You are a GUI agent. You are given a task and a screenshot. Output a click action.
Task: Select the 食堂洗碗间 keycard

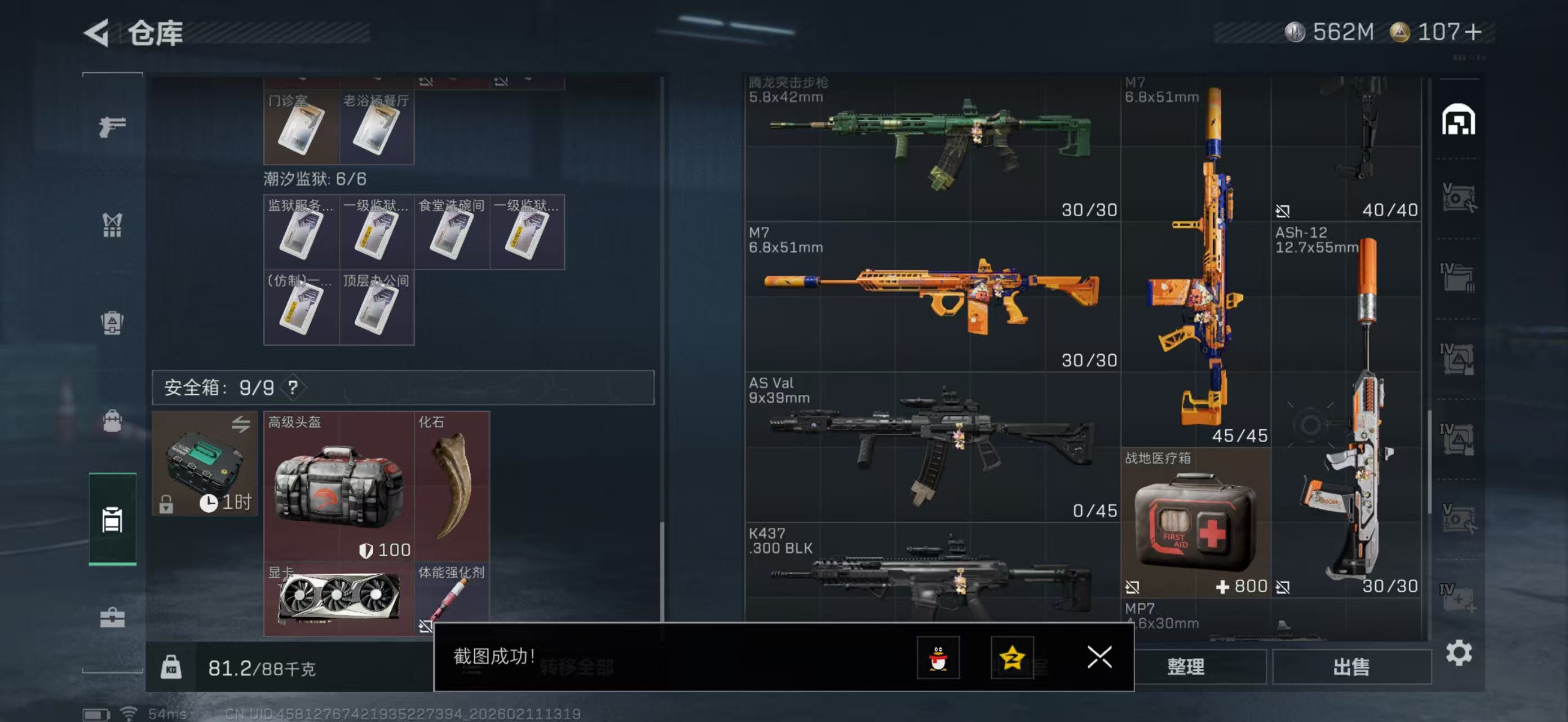[452, 232]
